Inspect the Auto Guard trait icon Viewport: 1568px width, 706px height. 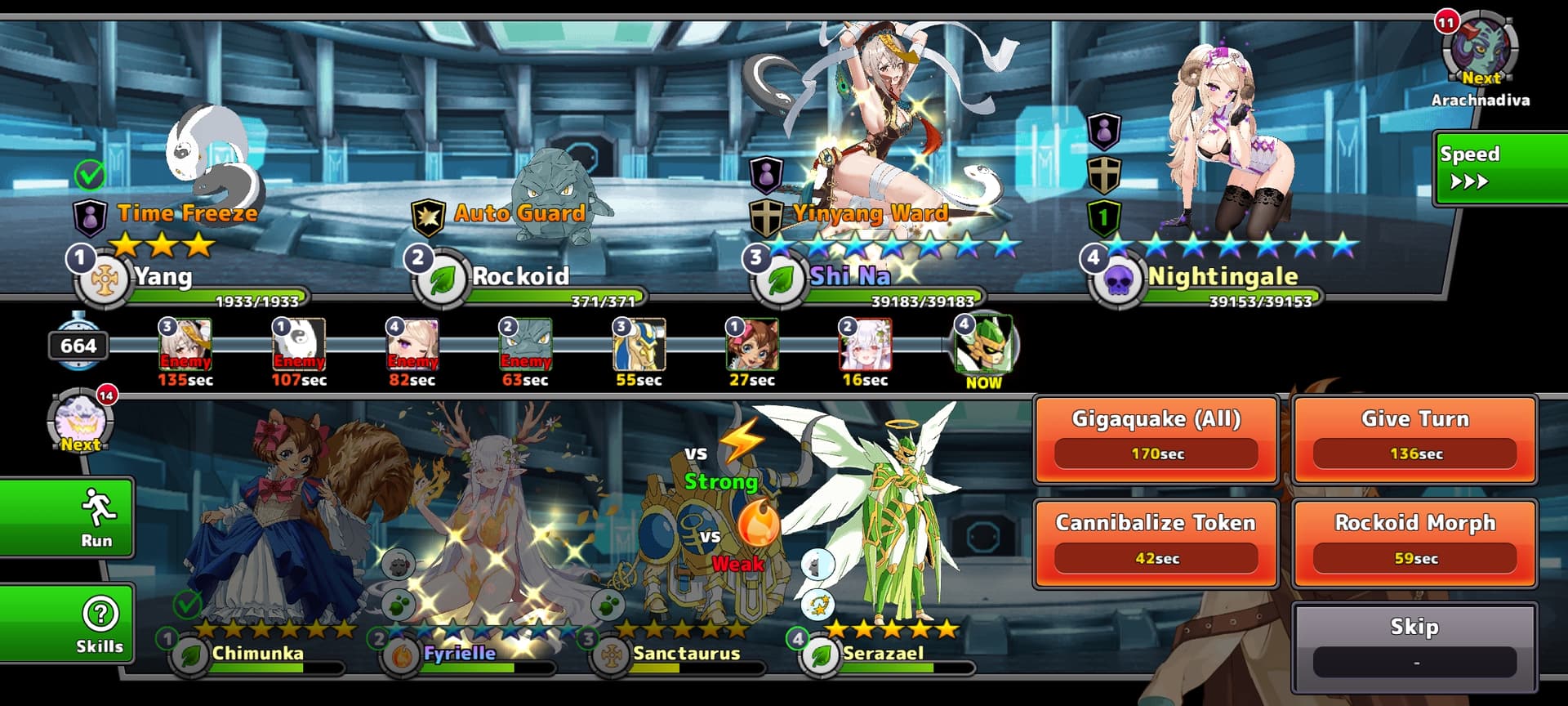pos(428,215)
